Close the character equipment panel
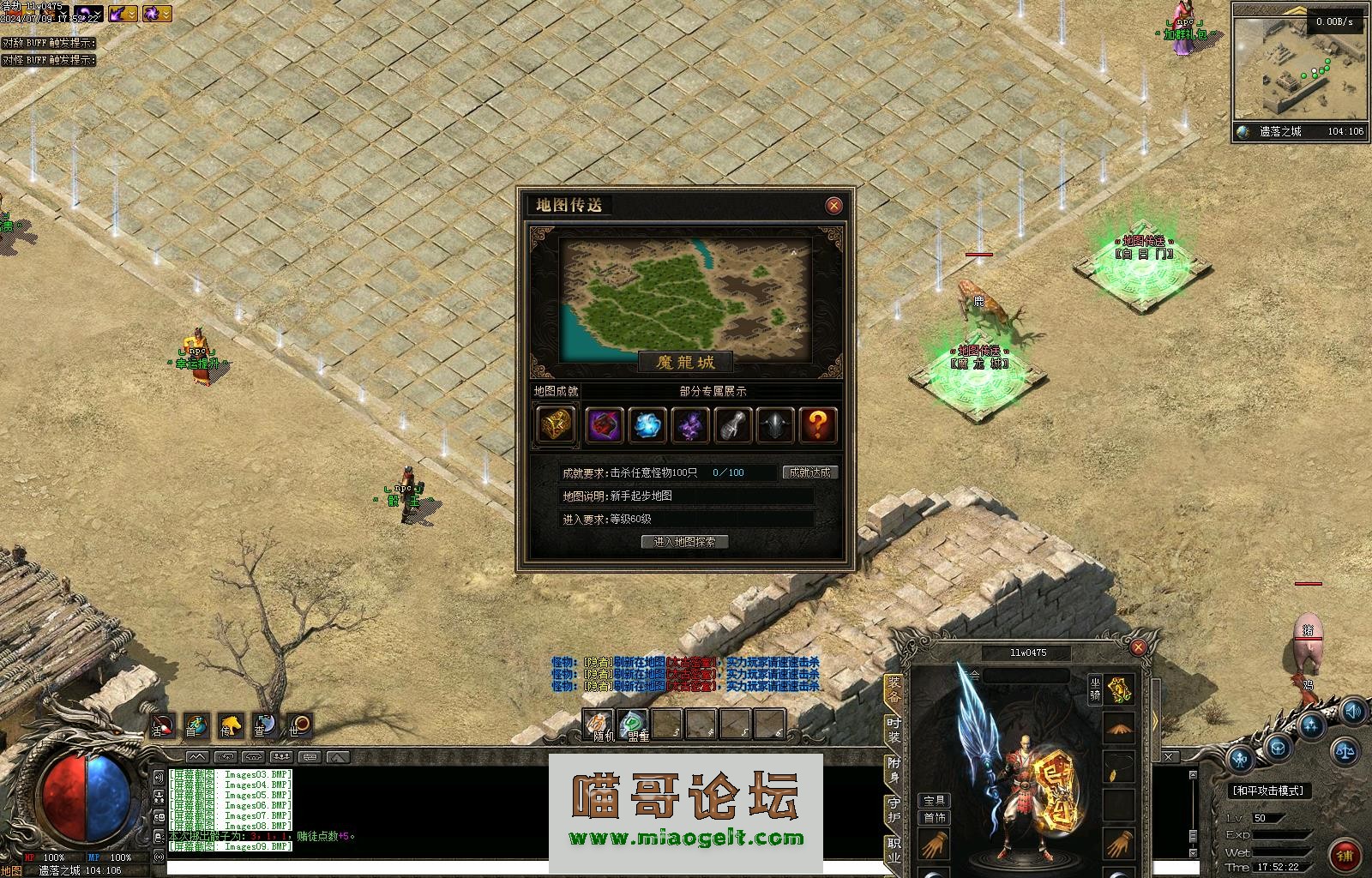The image size is (1372, 878). tap(1138, 647)
